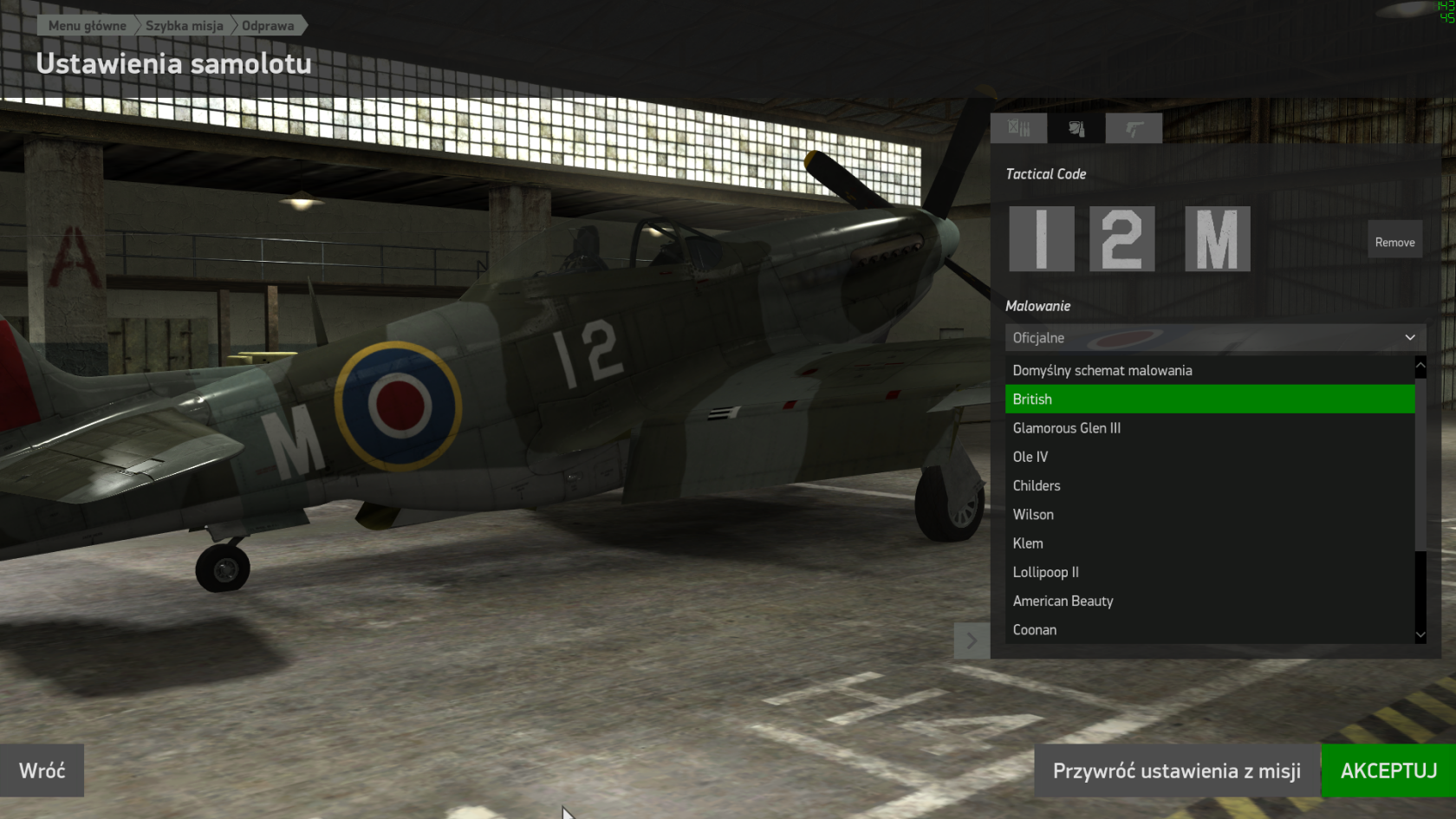Open the Oficjalne paint scheme dropdown

tap(1214, 338)
